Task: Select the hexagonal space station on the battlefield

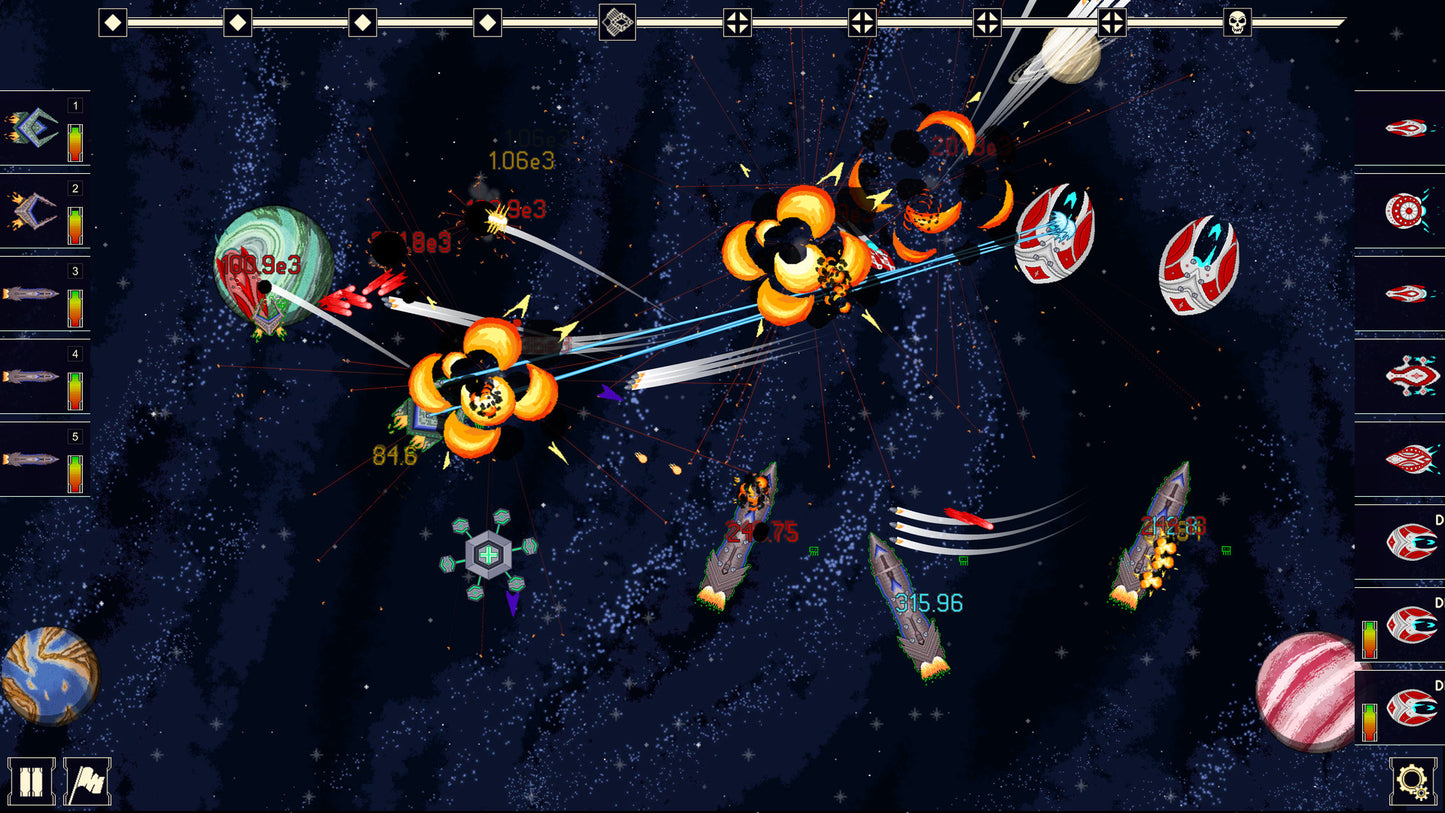Action: click(x=487, y=552)
